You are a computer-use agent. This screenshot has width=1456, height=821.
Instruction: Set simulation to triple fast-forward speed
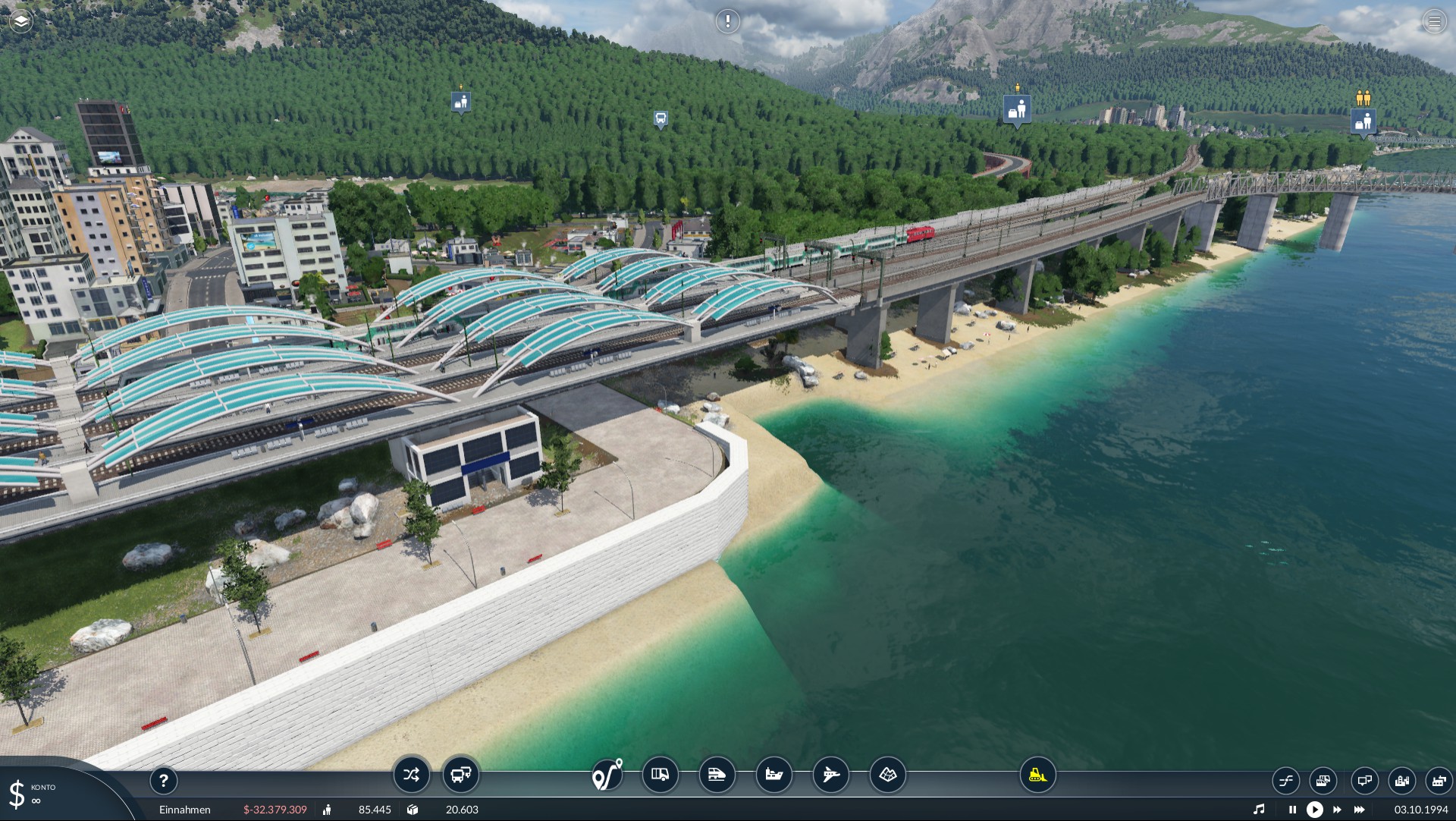pyautogui.click(x=1360, y=810)
